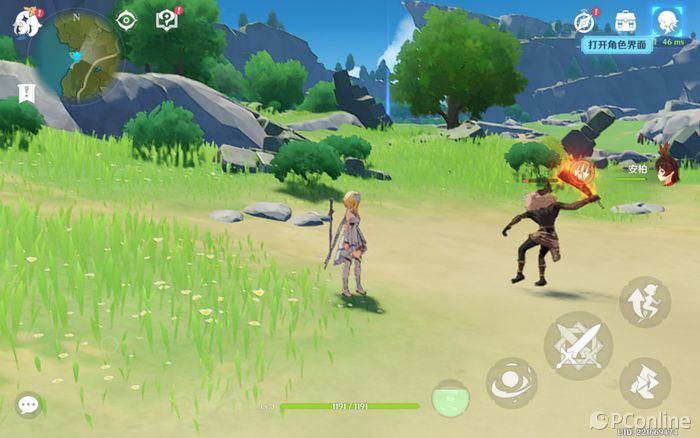Tap the upper running-figure button
This screenshot has width=700, height=438.
click(x=644, y=302)
